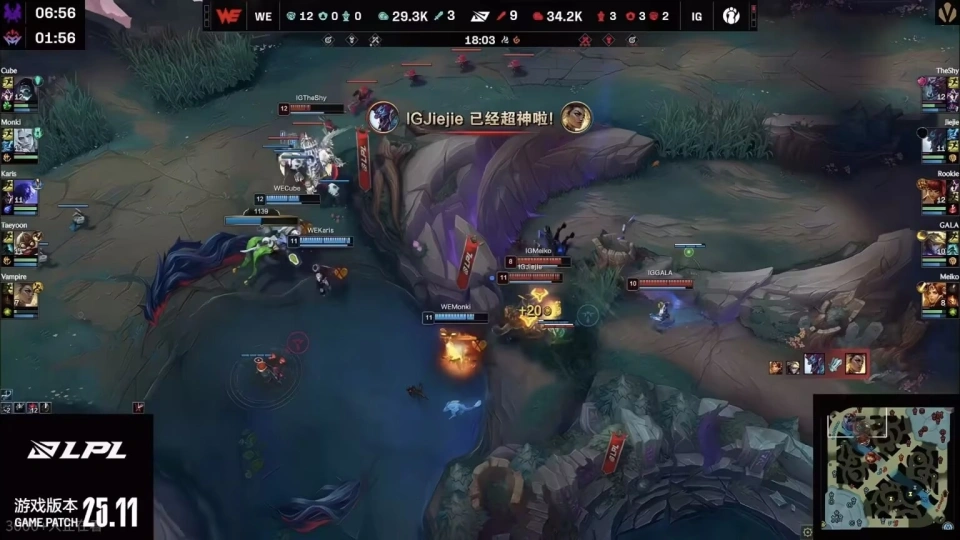Select Meiko's champion portrait
The width and height of the screenshot is (960, 540).
click(x=934, y=294)
